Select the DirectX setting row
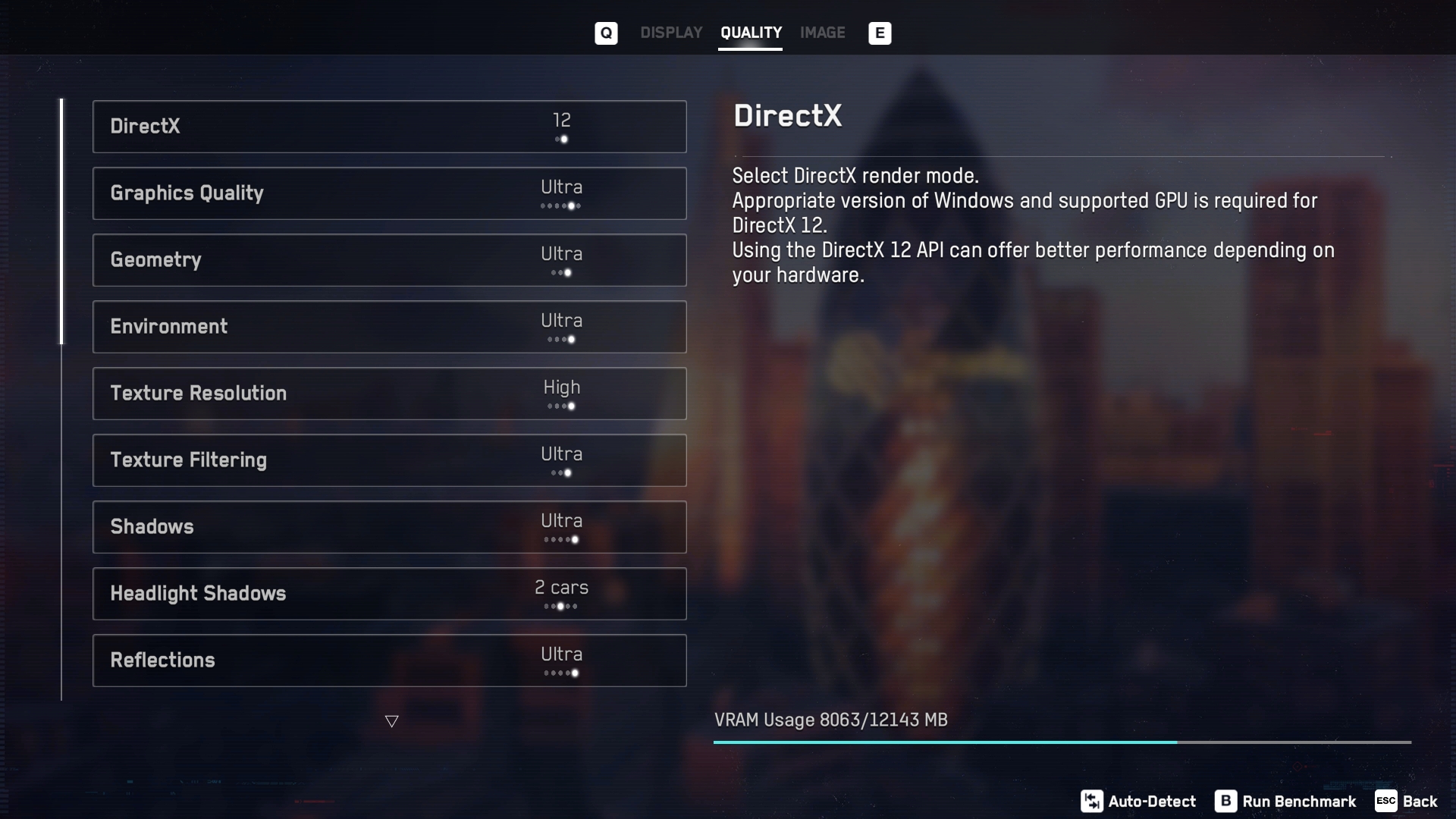The image size is (1456, 819). tap(389, 127)
